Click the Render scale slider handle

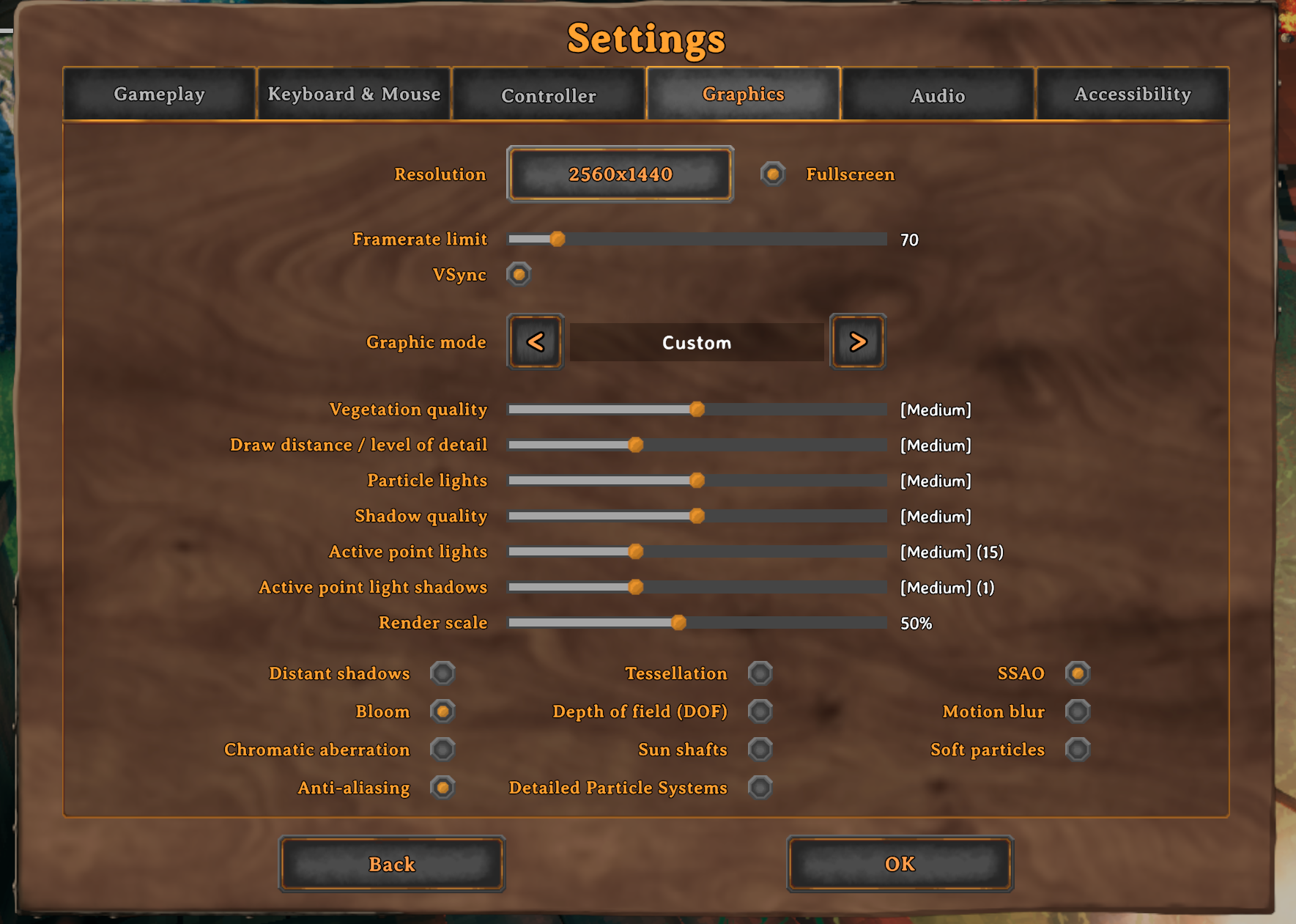coord(678,622)
